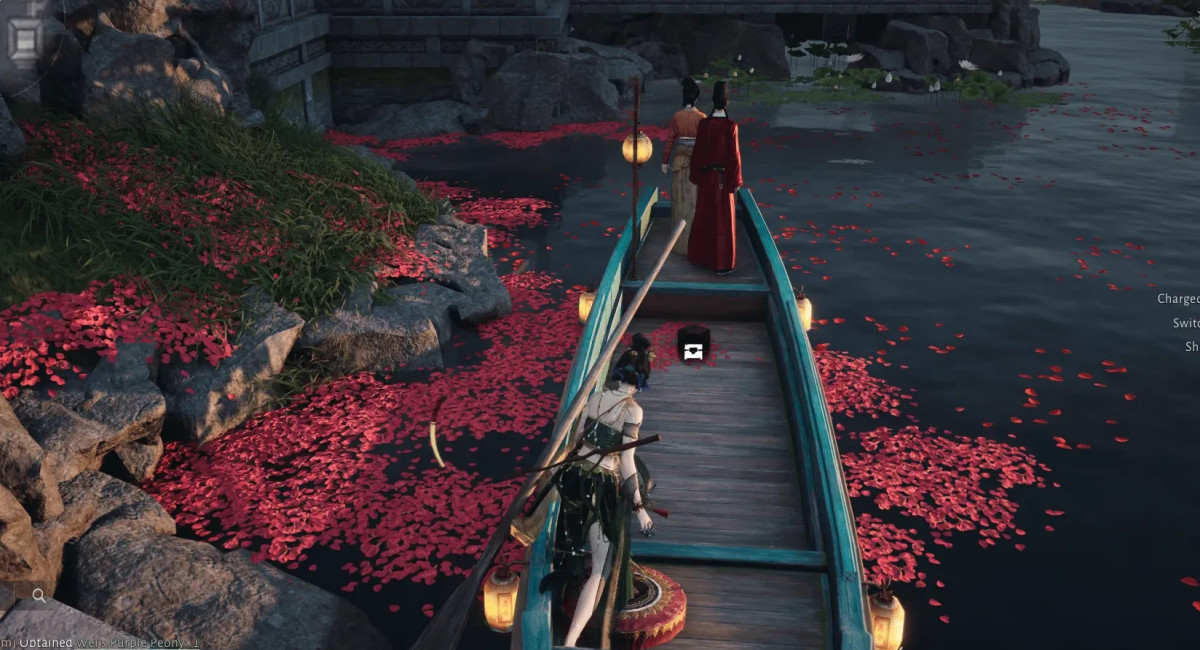Open the magnifying glass search icon
The width and height of the screenshot is (1200, 650).
(39, 596)
